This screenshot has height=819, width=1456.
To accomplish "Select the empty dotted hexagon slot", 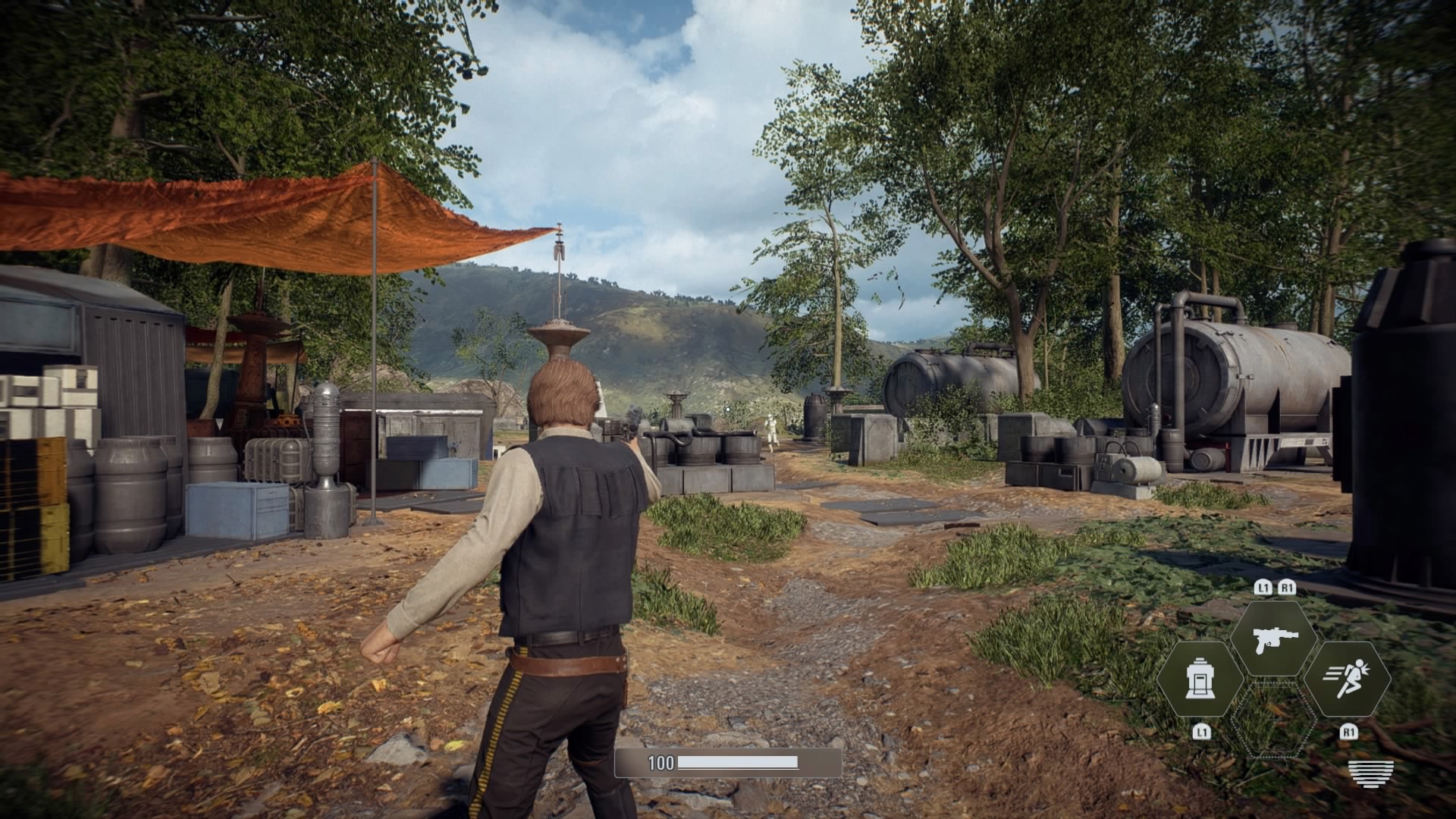I will point(1274,720).
